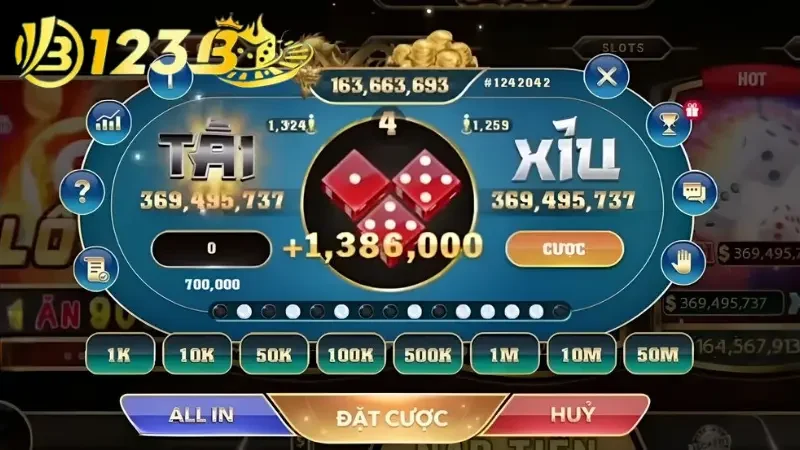Open the chat bubble icon
Screen dimensions: 800x450
coord(693,188)
